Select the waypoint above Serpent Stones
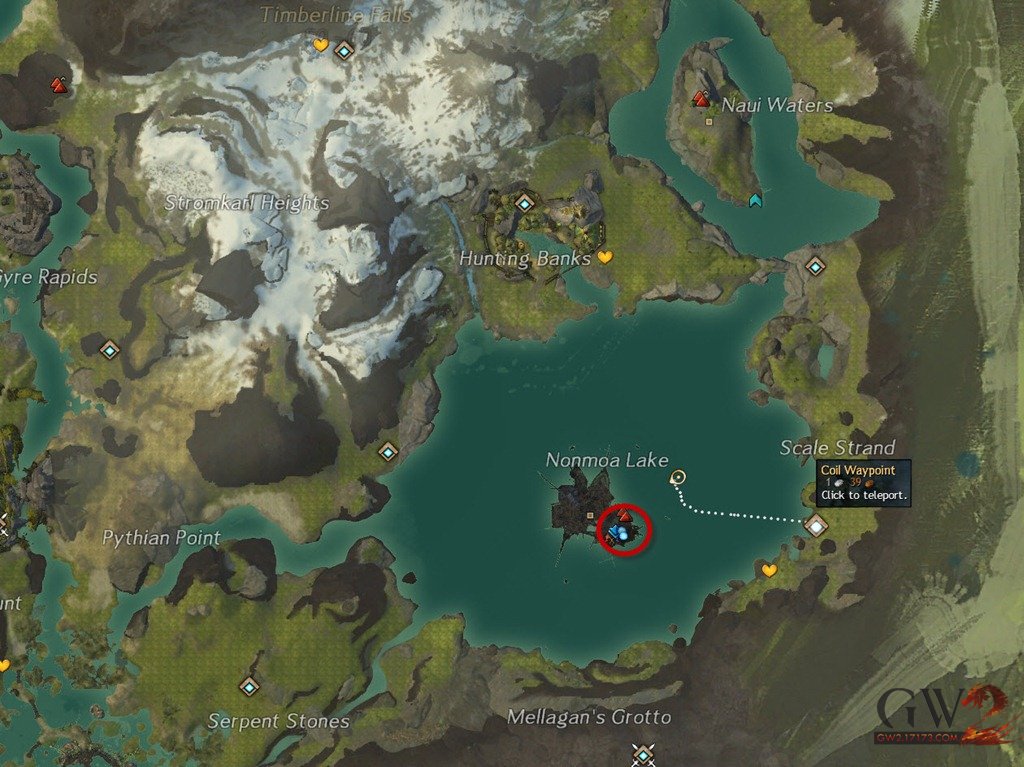 (x=249, y=686)
